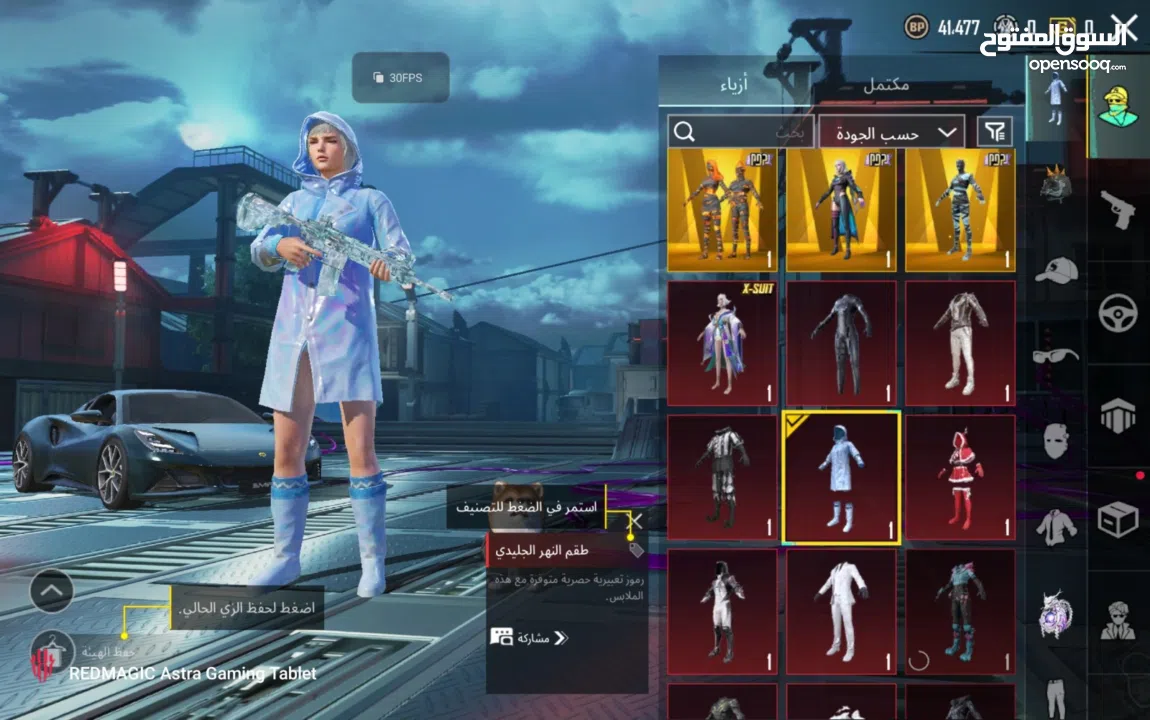Screen dimensions: 1150x720
Task: Open the filter funnel button
Action: coord(994,132)
